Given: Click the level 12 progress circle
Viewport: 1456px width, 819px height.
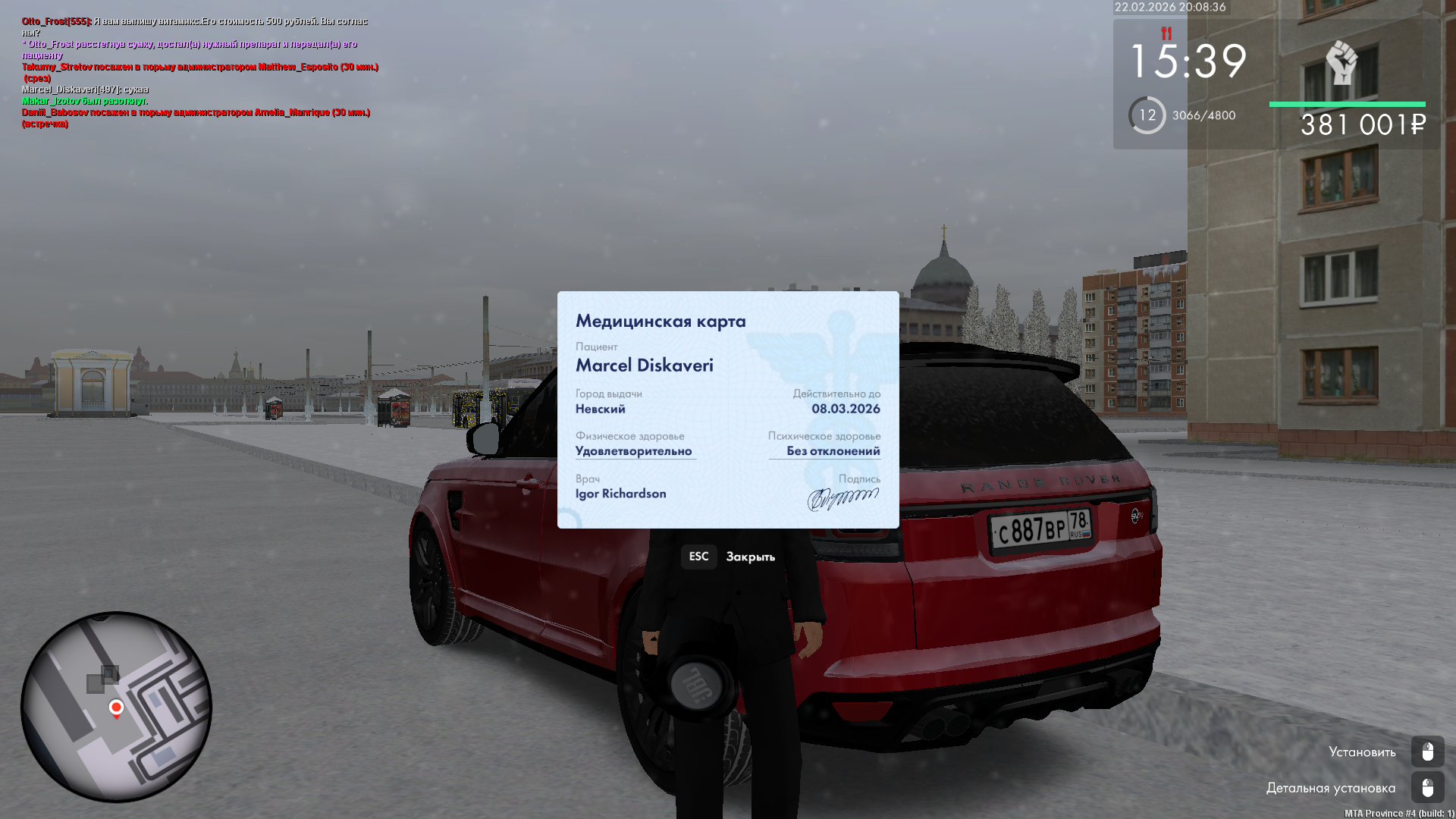Looking at the screenshot, I should click(x=1147, y=115).
